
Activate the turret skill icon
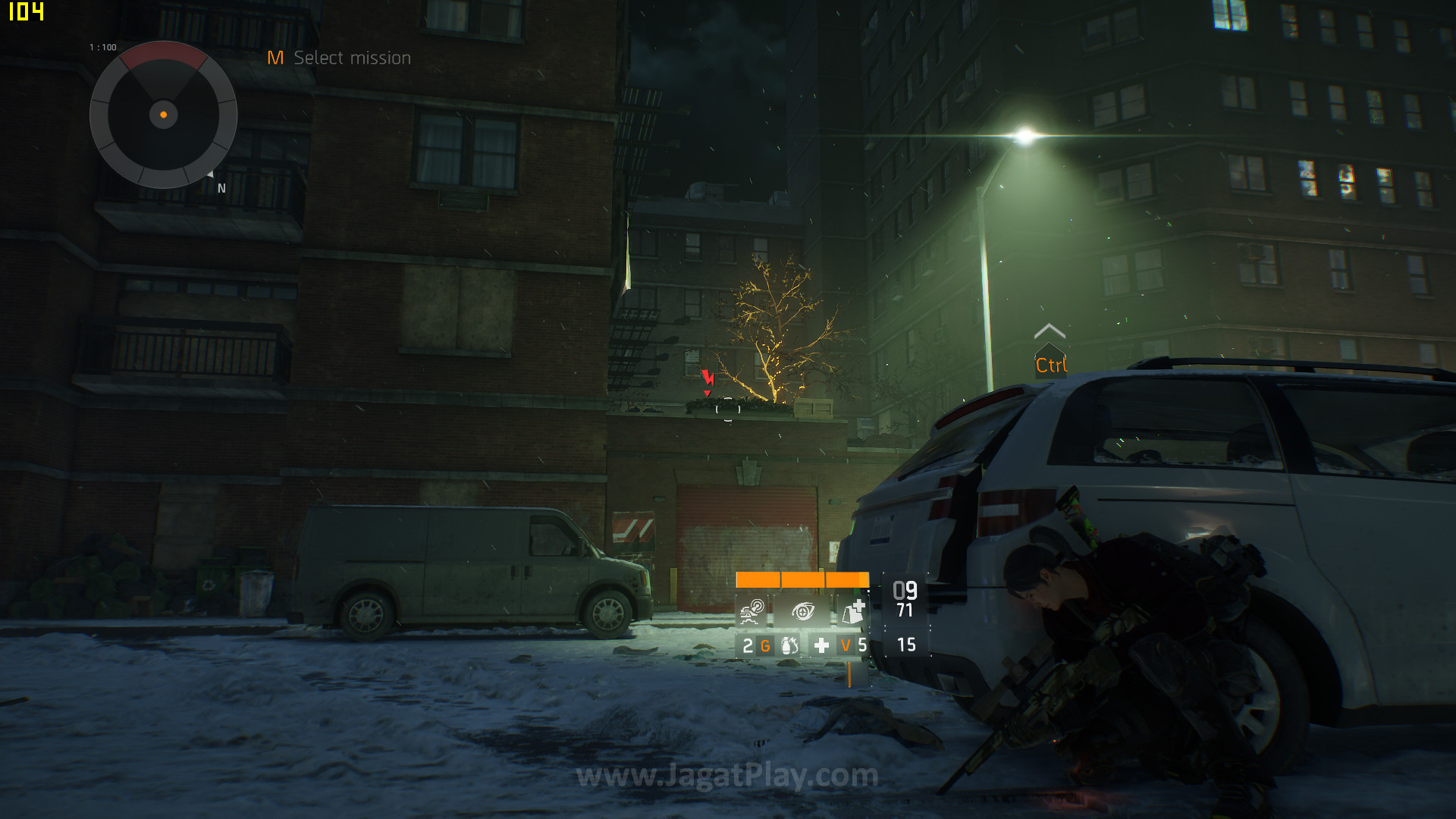click(x=752, y=610)
